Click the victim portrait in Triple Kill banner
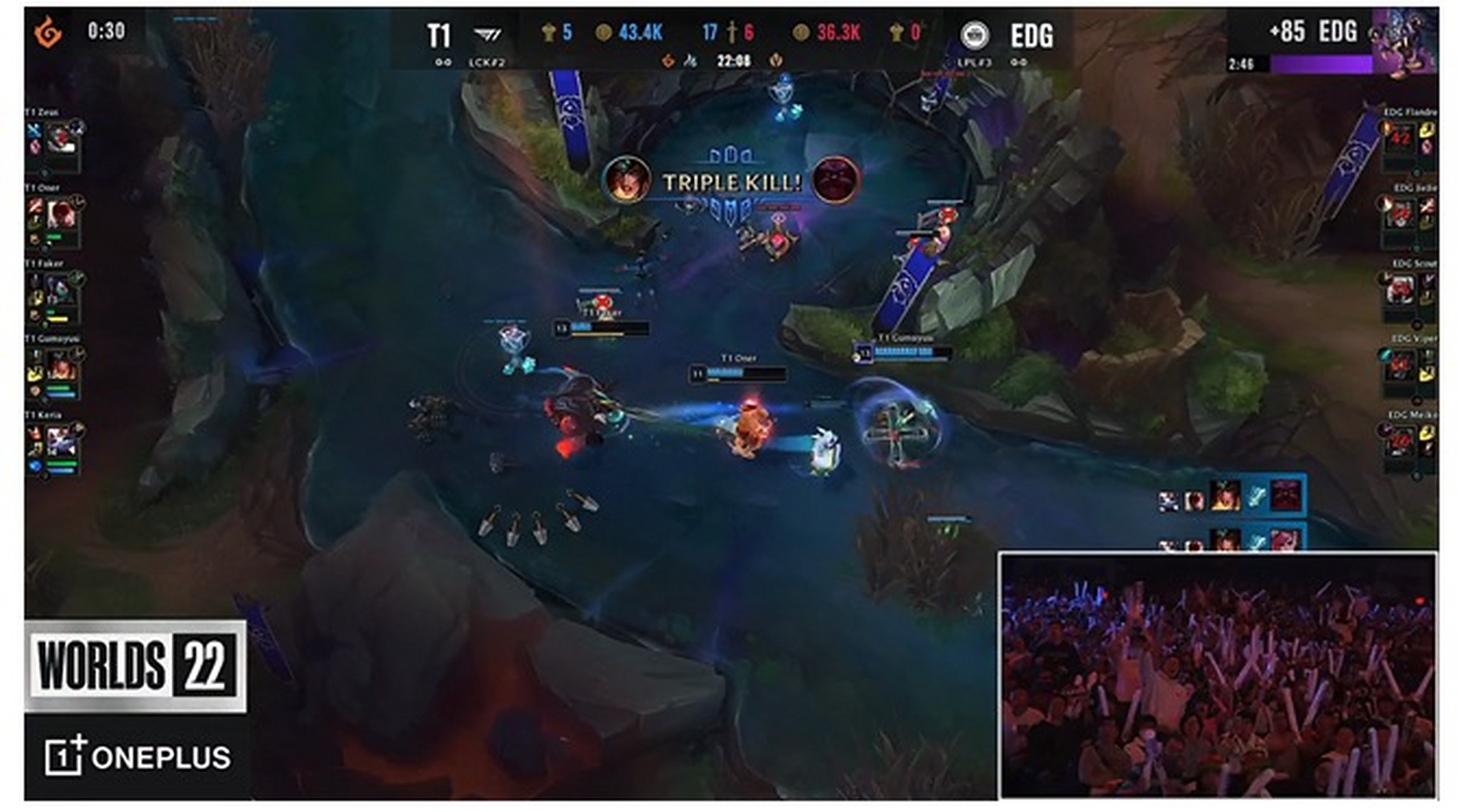The width and height of the screenshot is (1457, 812). [x=836, y=180]
